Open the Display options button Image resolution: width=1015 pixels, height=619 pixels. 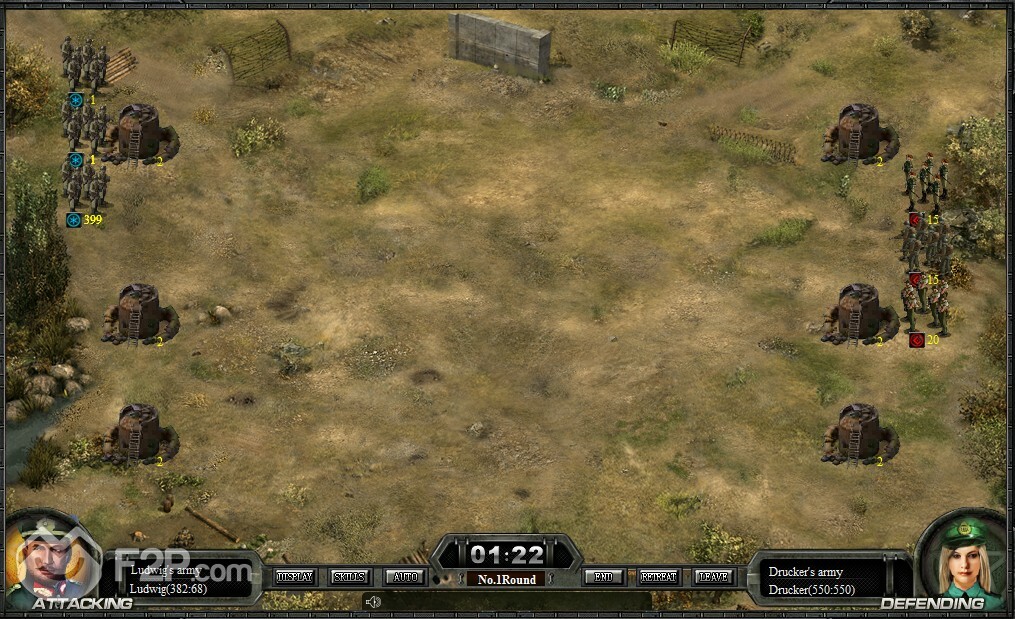point(294,577)
